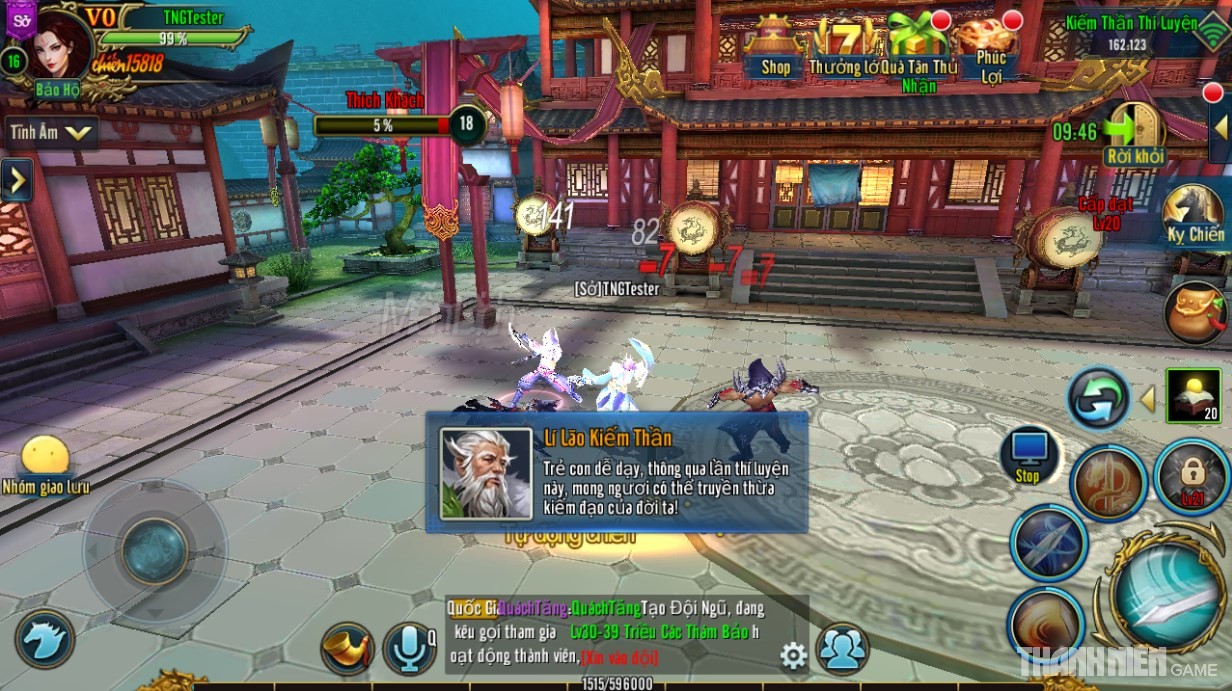This screenshot has width=1232, height=691.
Task: Open the Shop icon
Action: click(x=775, y=47)
